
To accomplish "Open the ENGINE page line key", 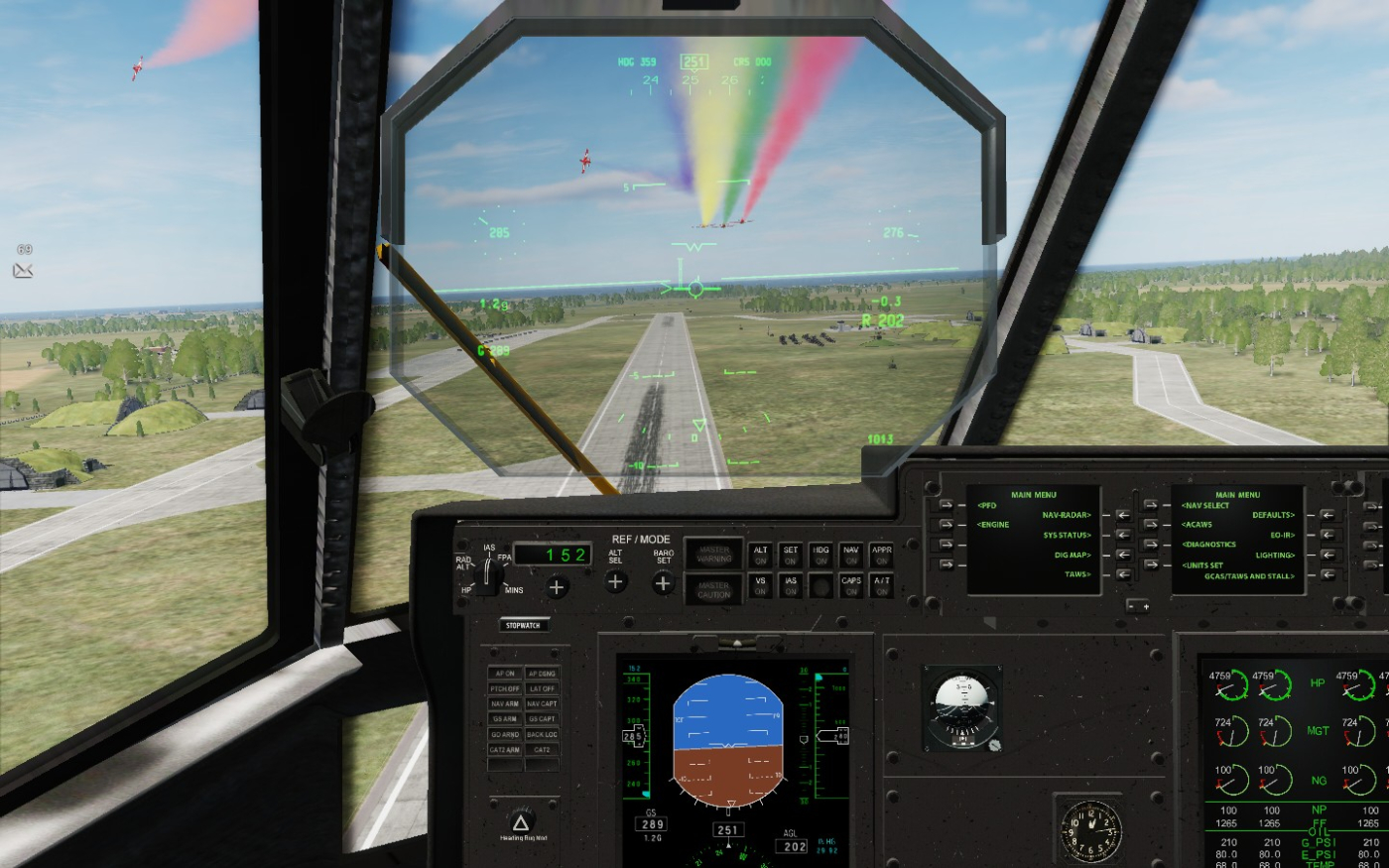I will pyautogui.click(x=946, y=525).
